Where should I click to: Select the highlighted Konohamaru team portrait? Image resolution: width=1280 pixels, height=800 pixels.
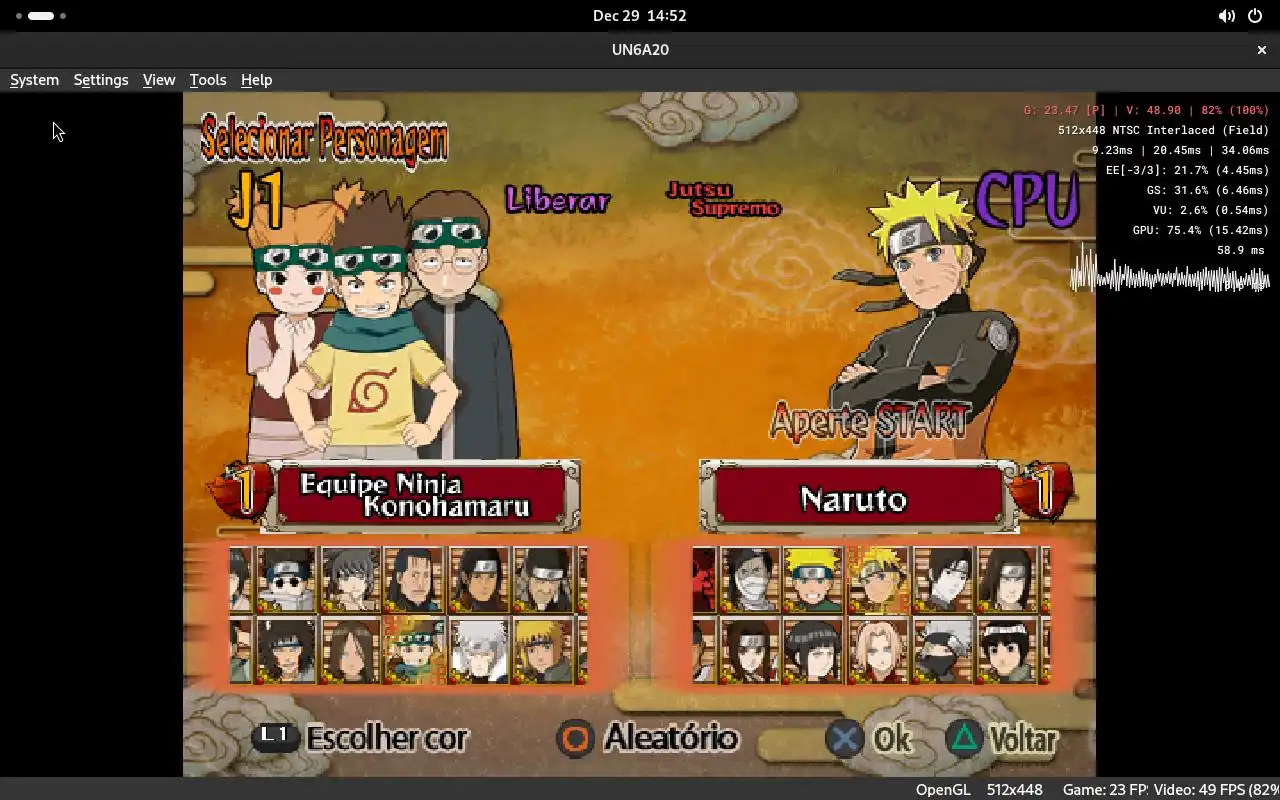[x=414, y=650]
